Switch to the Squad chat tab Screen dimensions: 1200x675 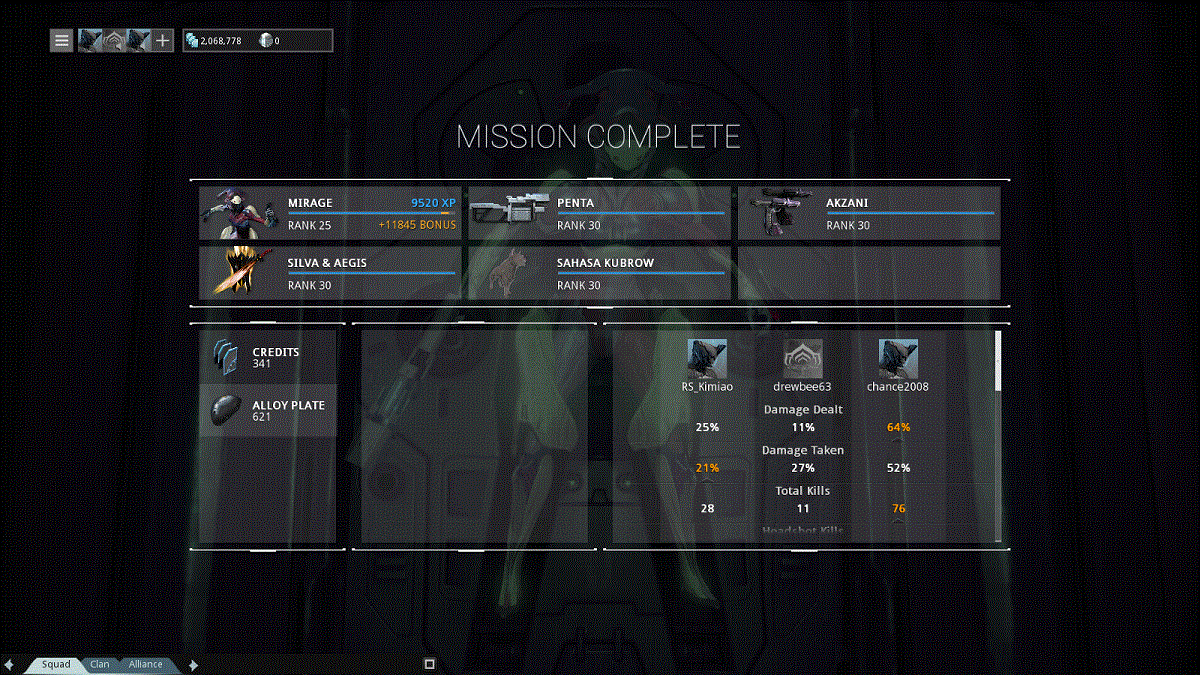(x=56, y=664)
